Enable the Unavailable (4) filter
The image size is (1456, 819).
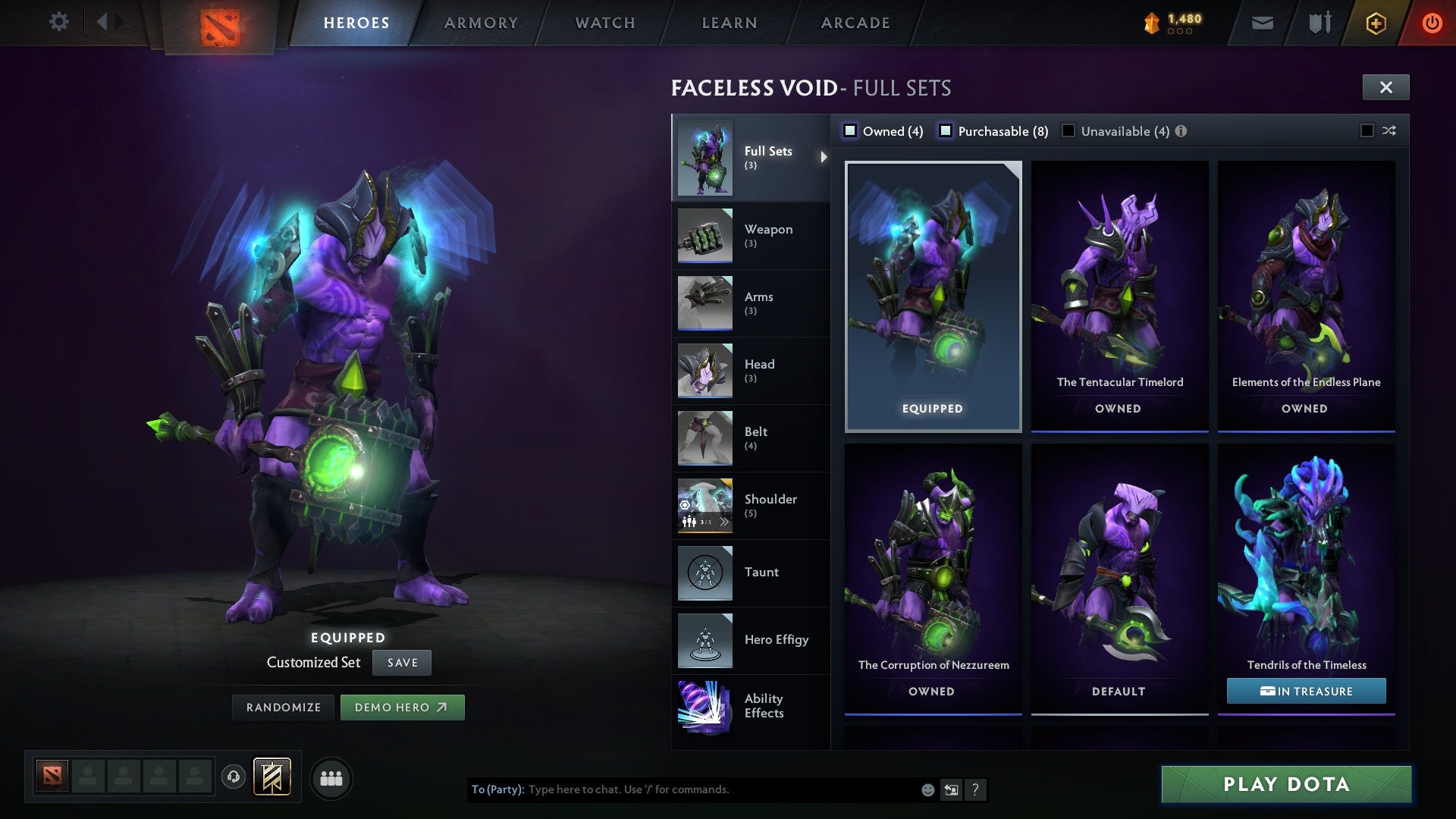1068,130
